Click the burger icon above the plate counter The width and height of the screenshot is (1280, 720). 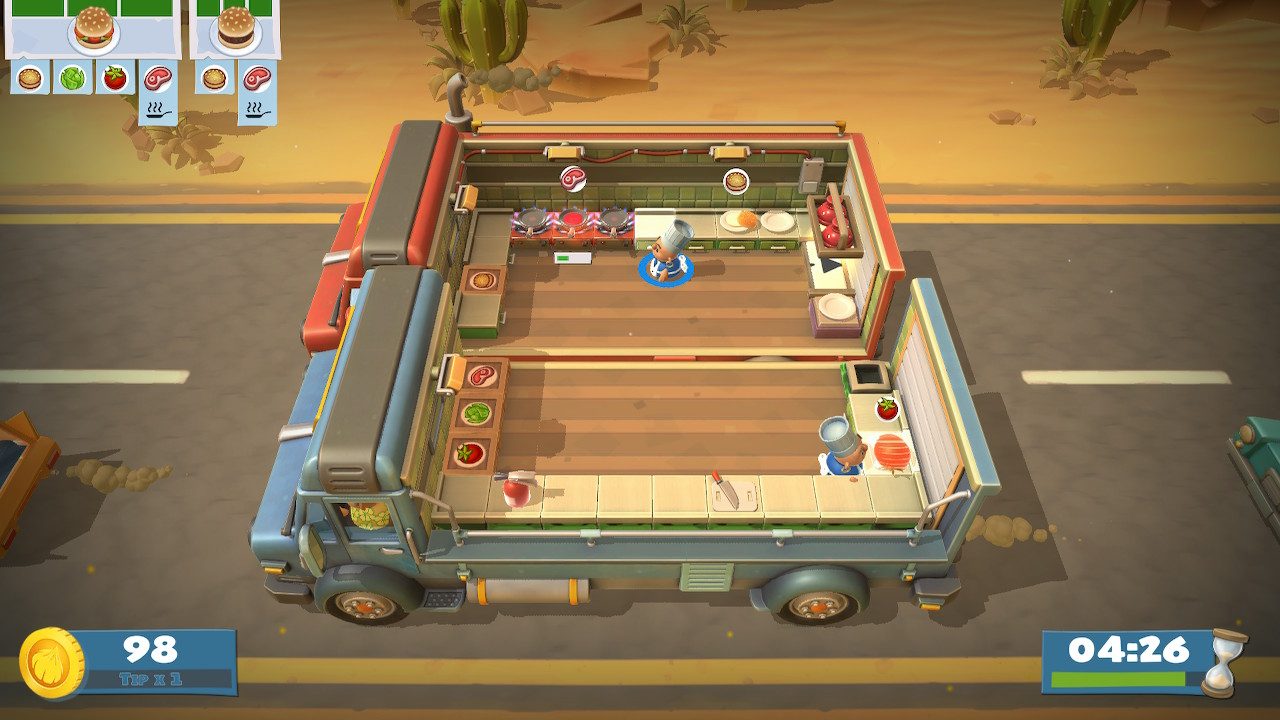[736, 182]
